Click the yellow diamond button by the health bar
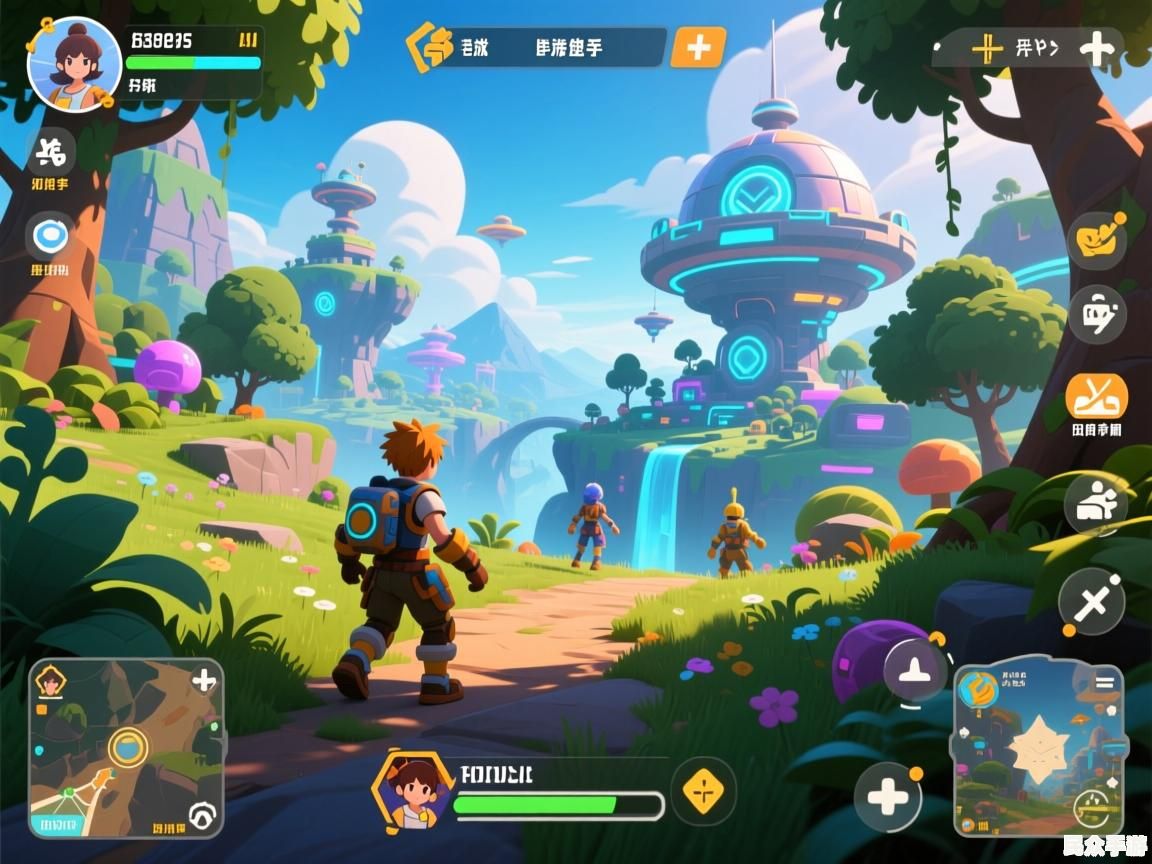Screen dimensions: 1152x864 point(703,791)
